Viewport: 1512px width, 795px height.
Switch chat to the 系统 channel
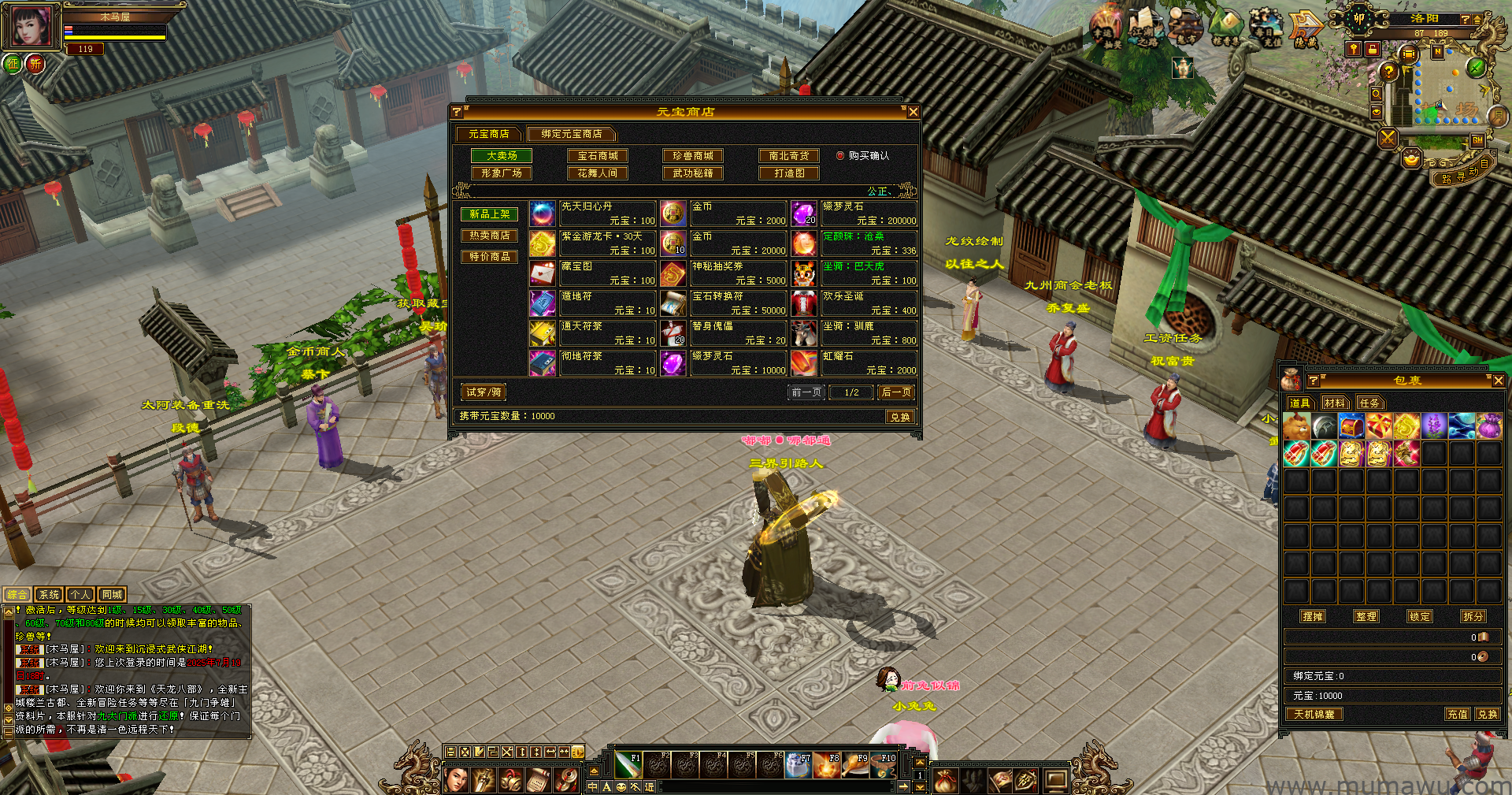point(49,595)
